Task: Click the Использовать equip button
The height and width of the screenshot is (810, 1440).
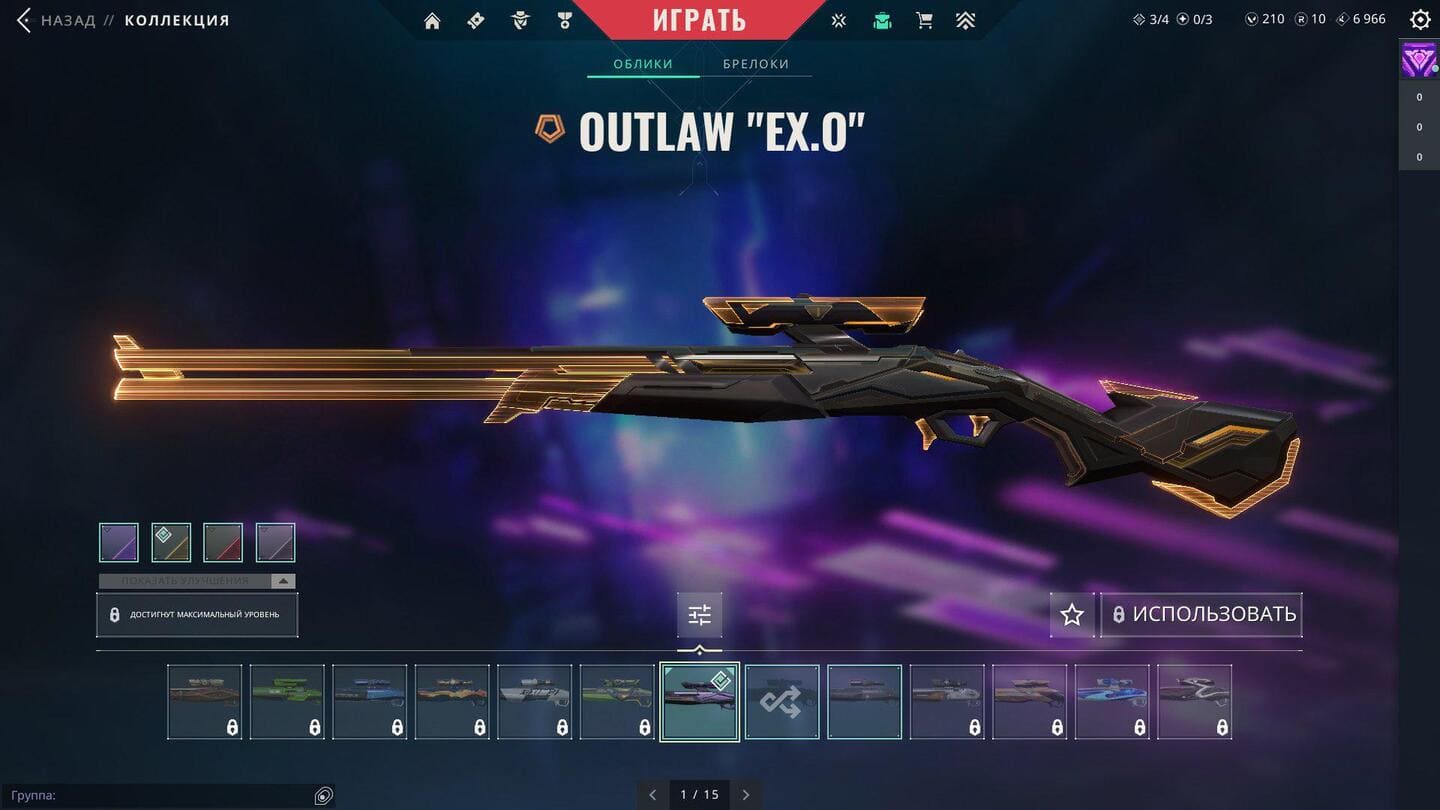Action: 1202,615
